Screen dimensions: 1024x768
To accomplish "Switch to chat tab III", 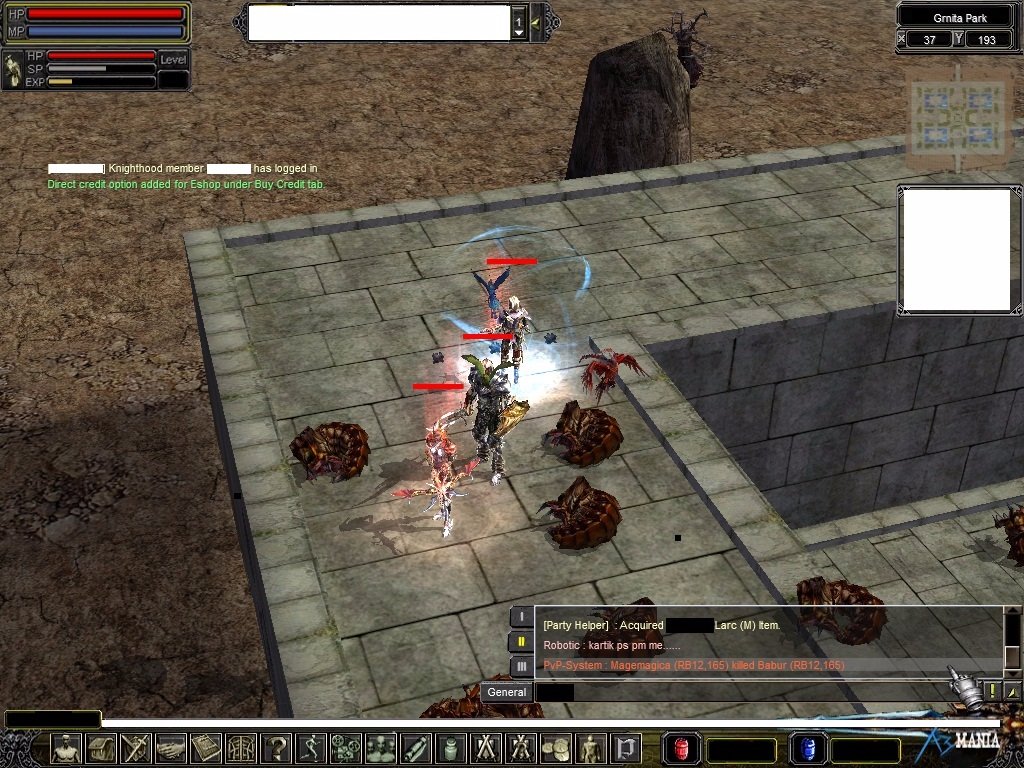I will point(521,666).
